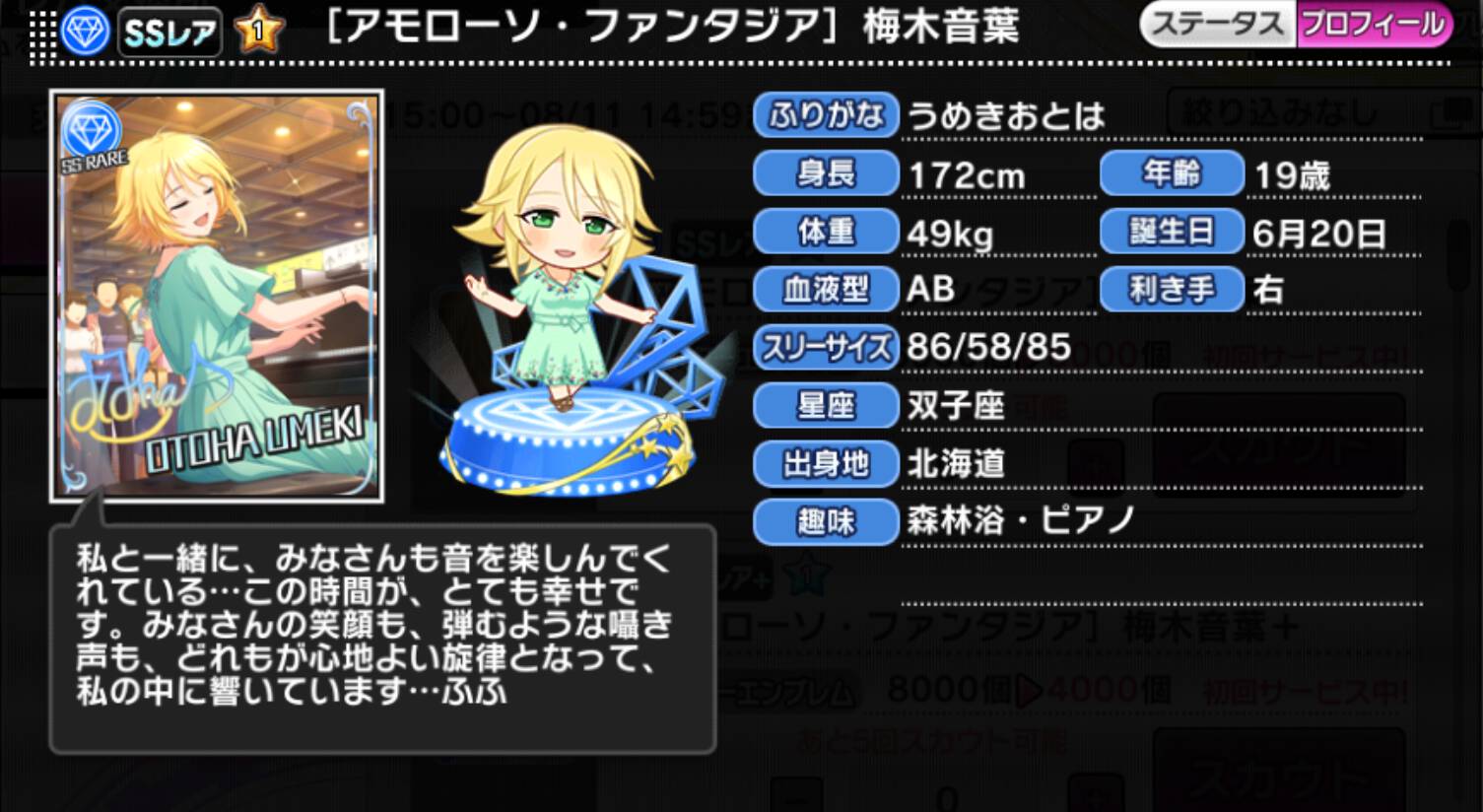Select the SS RARE emblem on the card
Image resolution: width=1483 pixels, height=812 pixels.
(x=92, y=127)
